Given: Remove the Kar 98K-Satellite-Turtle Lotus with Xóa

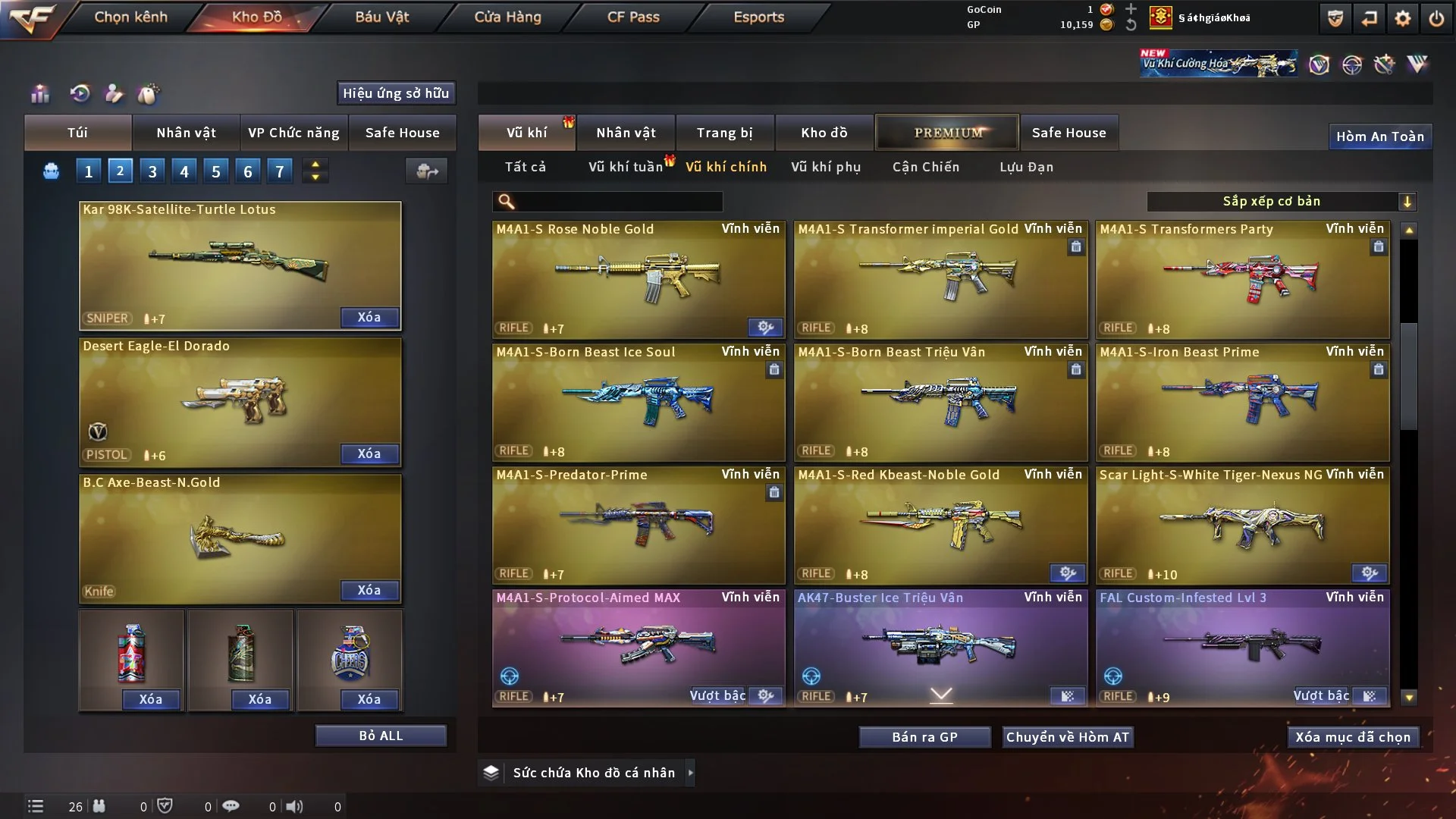Looking at the screenshot, I should point(369,317).
